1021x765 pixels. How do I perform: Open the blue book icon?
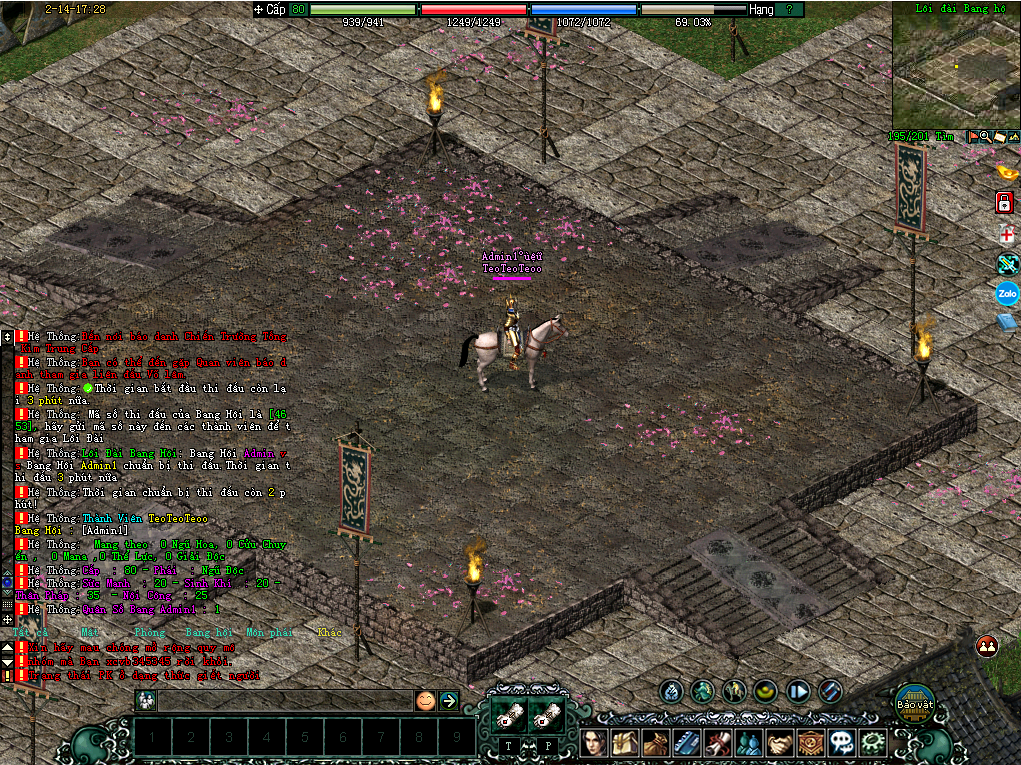pos(1006,322)
